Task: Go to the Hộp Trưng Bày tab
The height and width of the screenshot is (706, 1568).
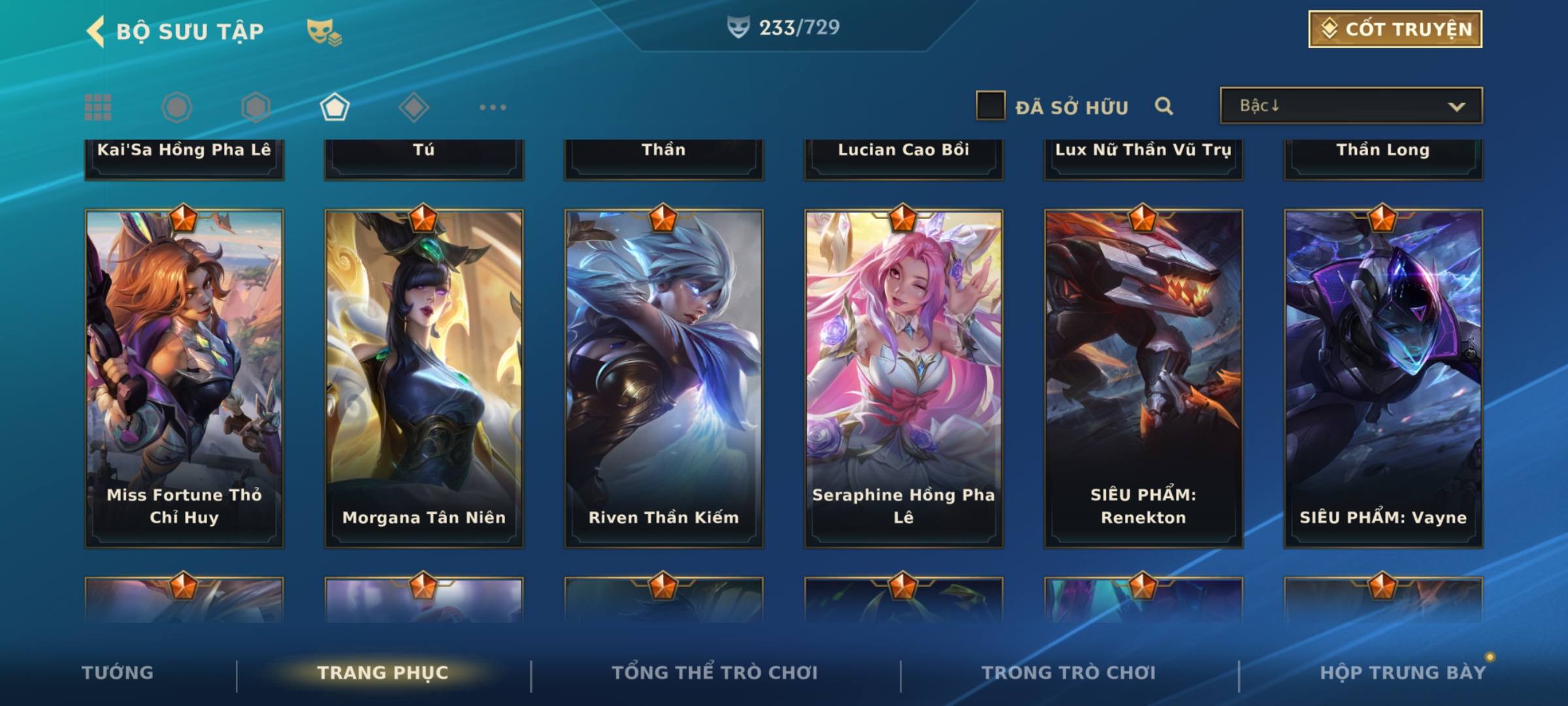Action: (1403, 673)
